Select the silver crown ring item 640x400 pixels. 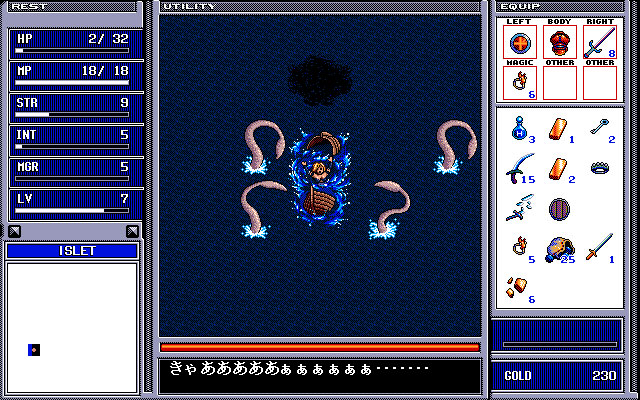click(x=599, y=167)
